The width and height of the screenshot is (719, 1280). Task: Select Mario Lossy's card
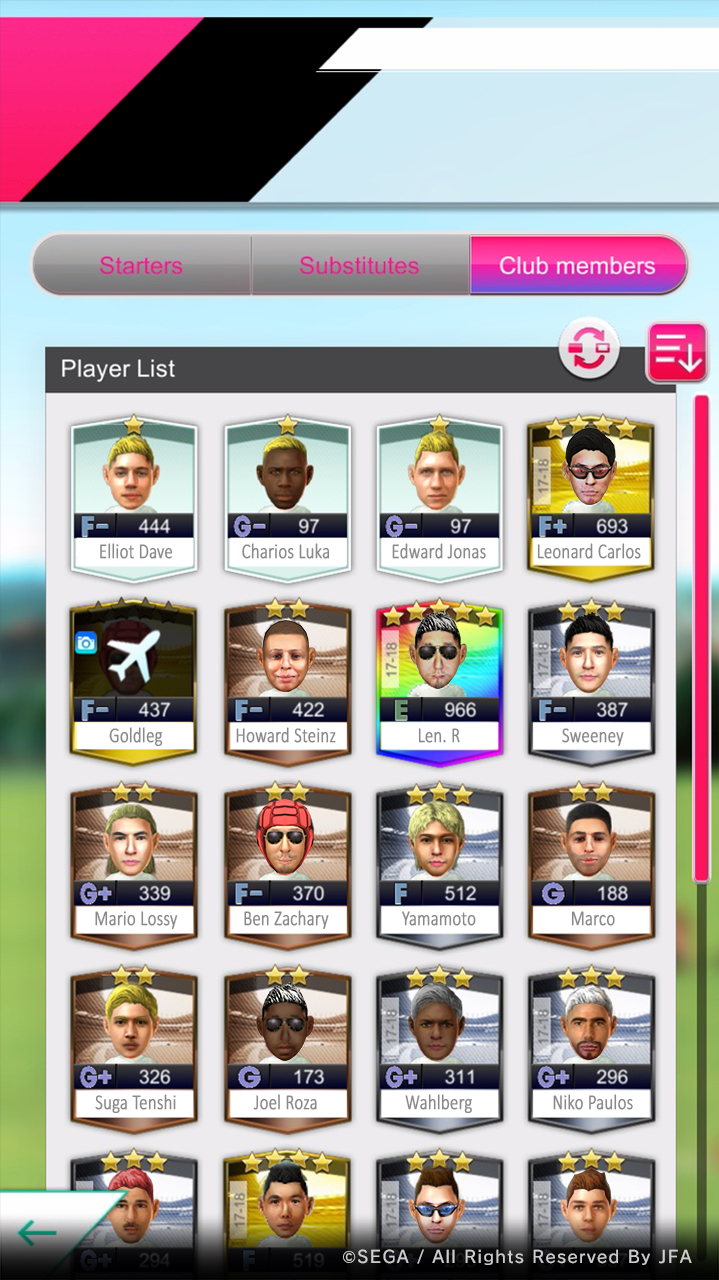[x=135, y=865]
